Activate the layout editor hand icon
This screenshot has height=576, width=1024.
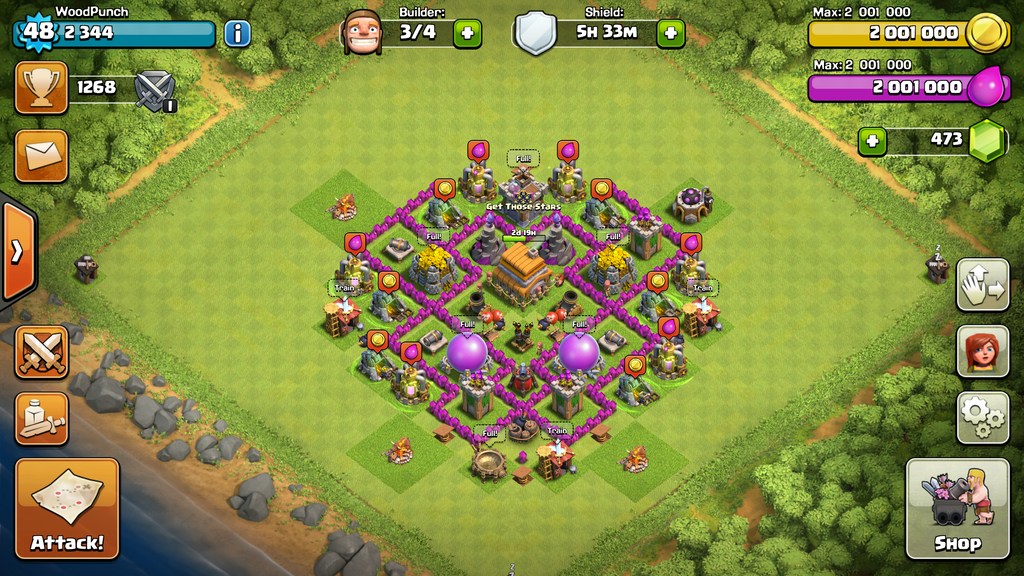(x=982, y=285)
